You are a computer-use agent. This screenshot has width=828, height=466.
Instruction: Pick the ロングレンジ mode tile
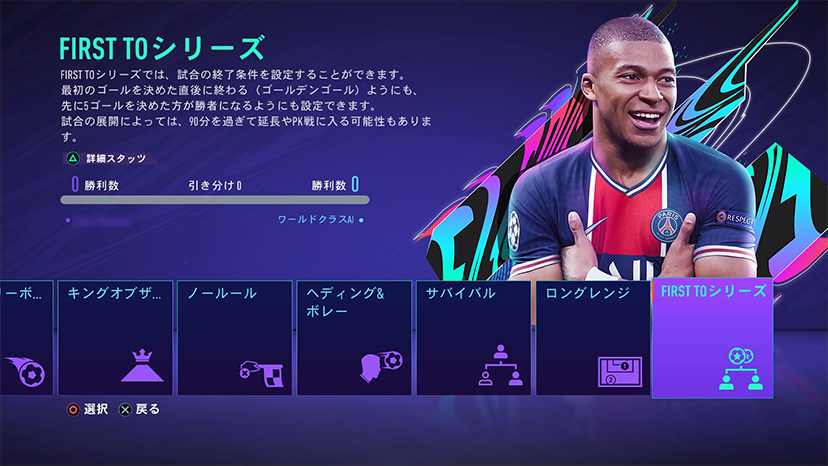(x=592, y=338)
